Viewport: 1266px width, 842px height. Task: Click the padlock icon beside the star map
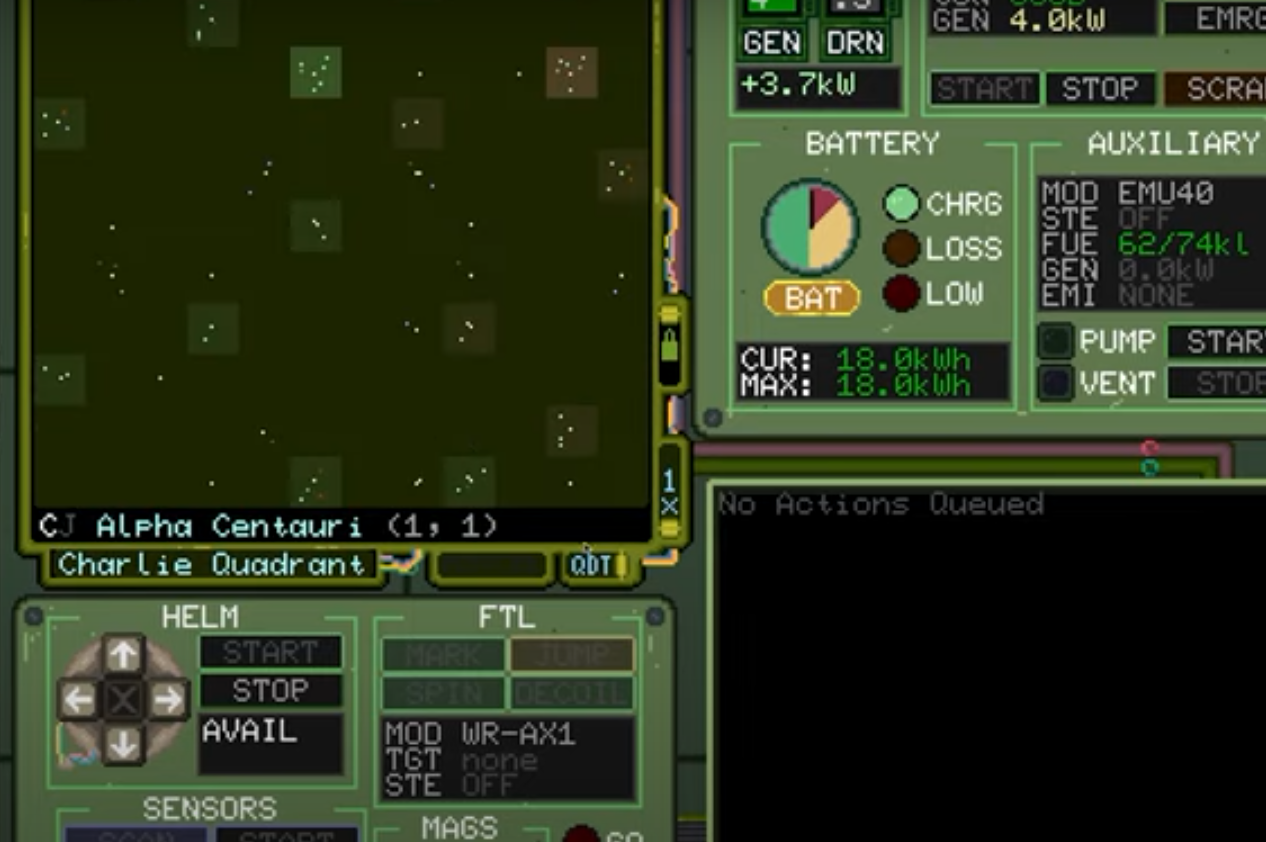tap(669, 347)
